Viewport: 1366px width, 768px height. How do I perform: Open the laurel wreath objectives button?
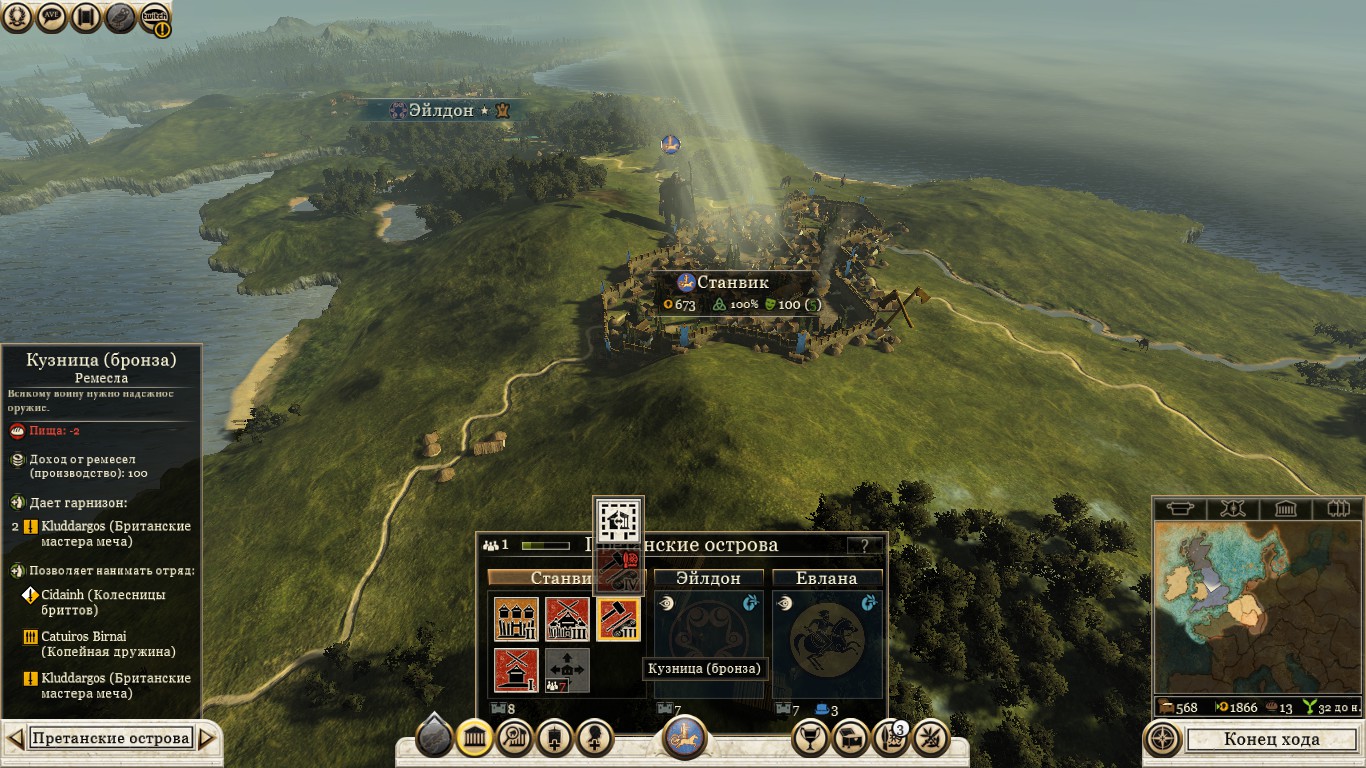[20, 17]
